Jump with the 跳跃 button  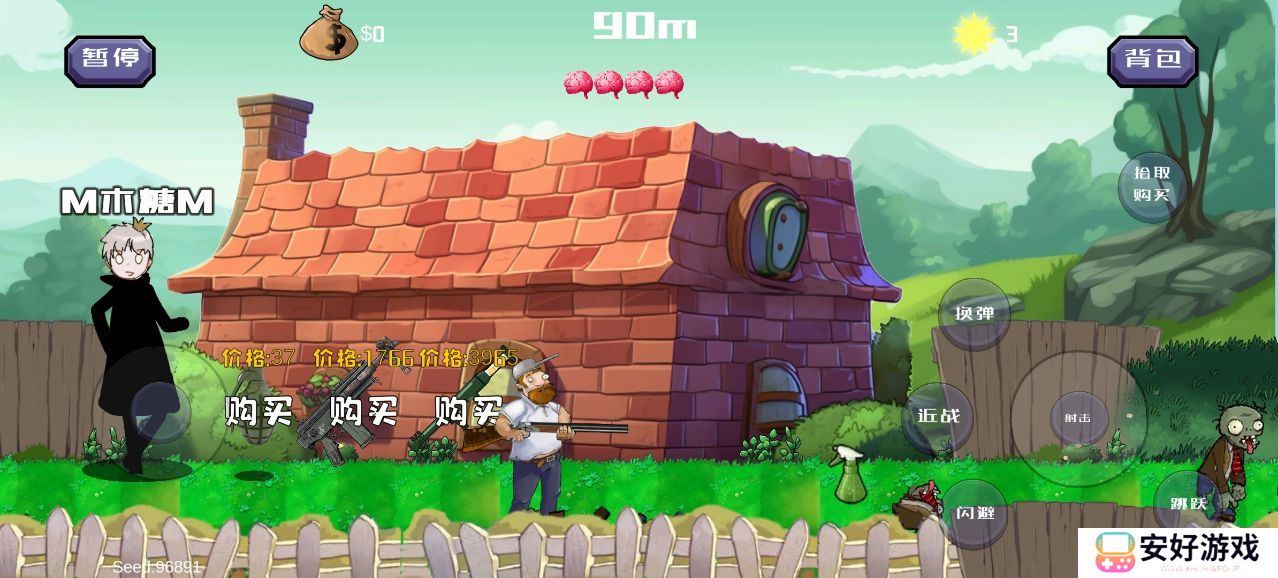click(x=1180, y=504)
